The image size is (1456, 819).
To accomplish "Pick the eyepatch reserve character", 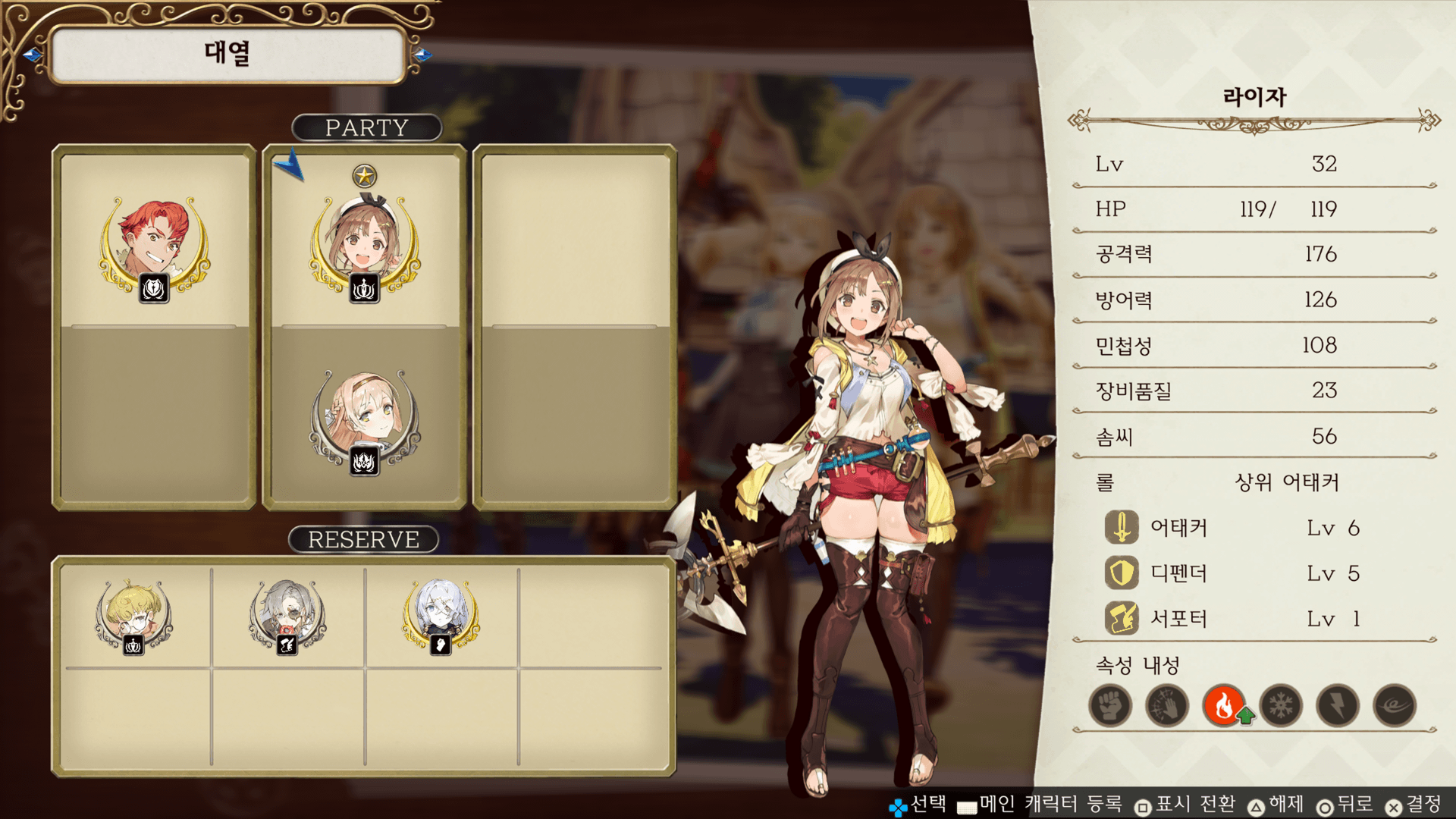I will click(x=287, y=614).
